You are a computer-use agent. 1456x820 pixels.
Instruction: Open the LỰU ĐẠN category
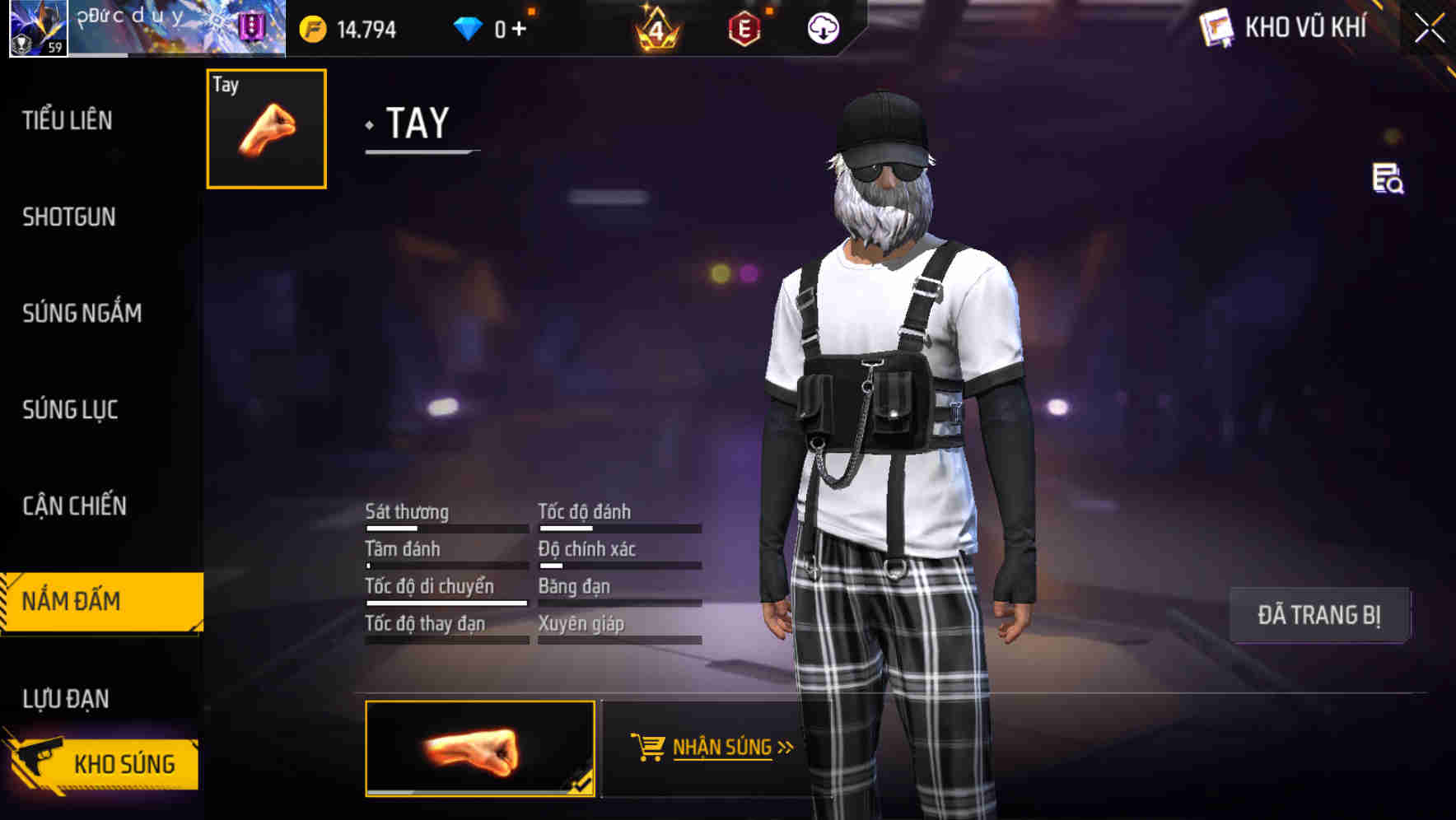65,697
